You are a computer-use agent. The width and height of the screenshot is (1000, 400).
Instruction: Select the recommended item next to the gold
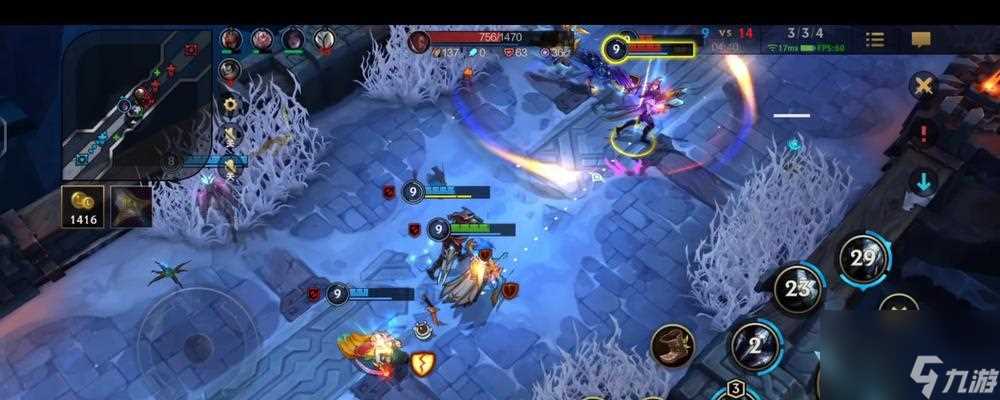[131, 205]
